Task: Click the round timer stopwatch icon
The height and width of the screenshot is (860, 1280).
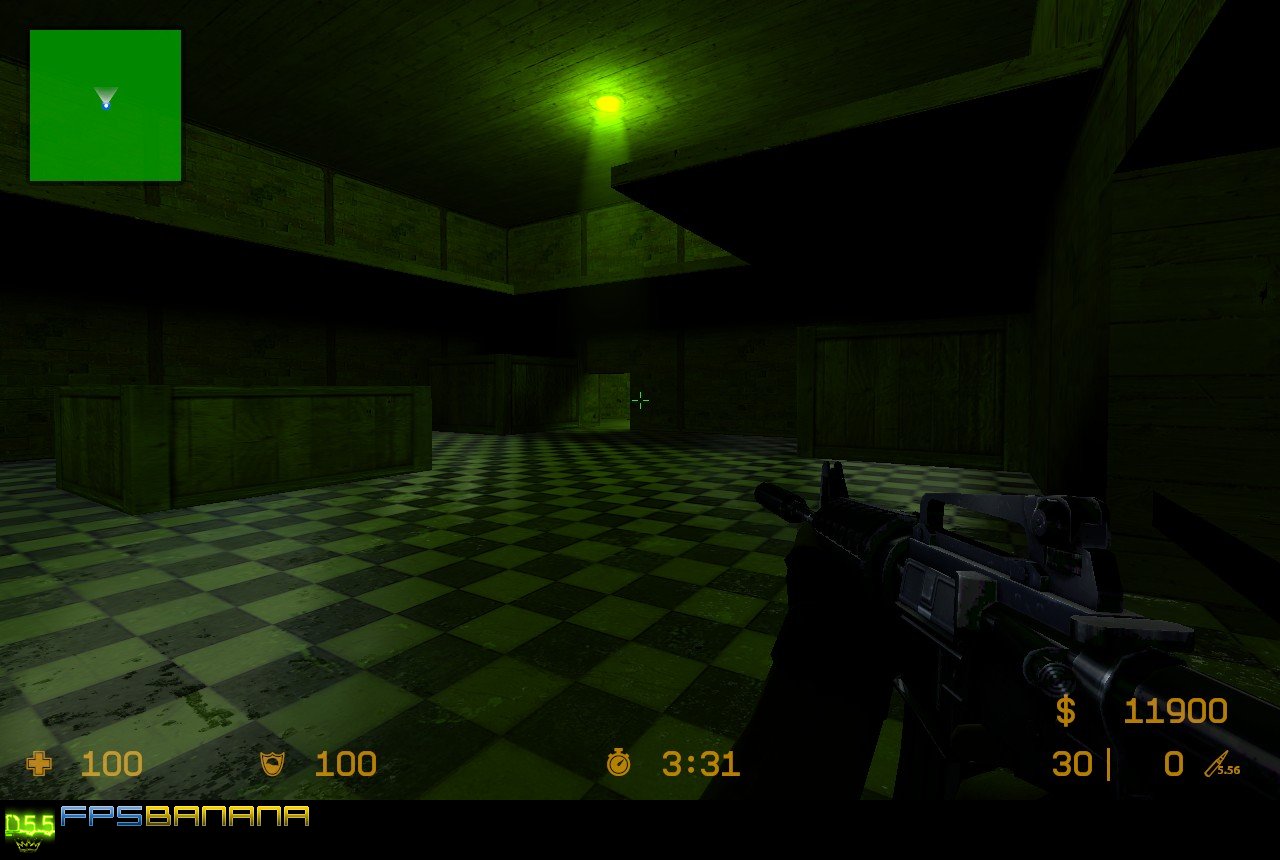Action: click(618, 764)
